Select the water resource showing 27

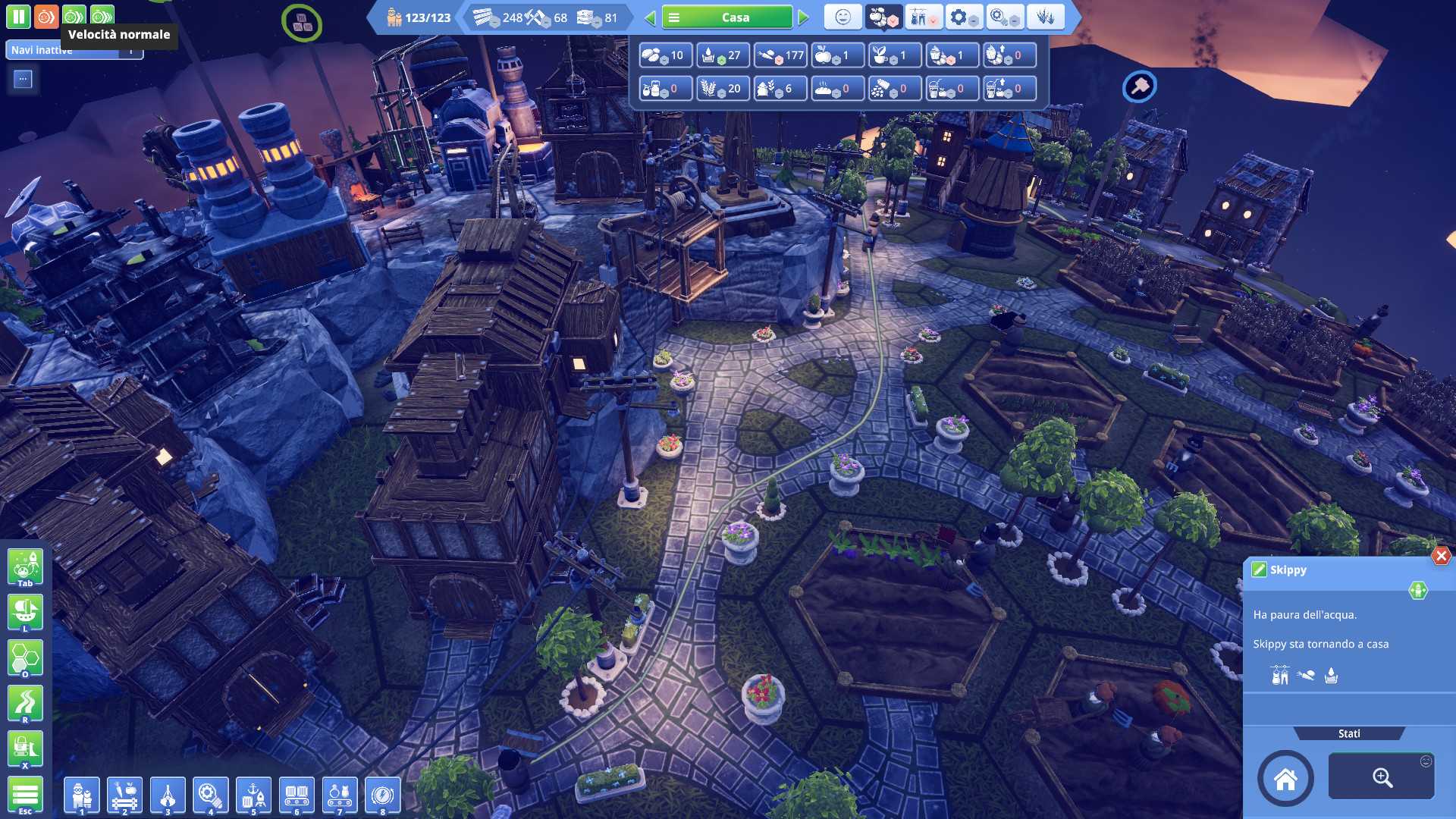tap(722, 55)
